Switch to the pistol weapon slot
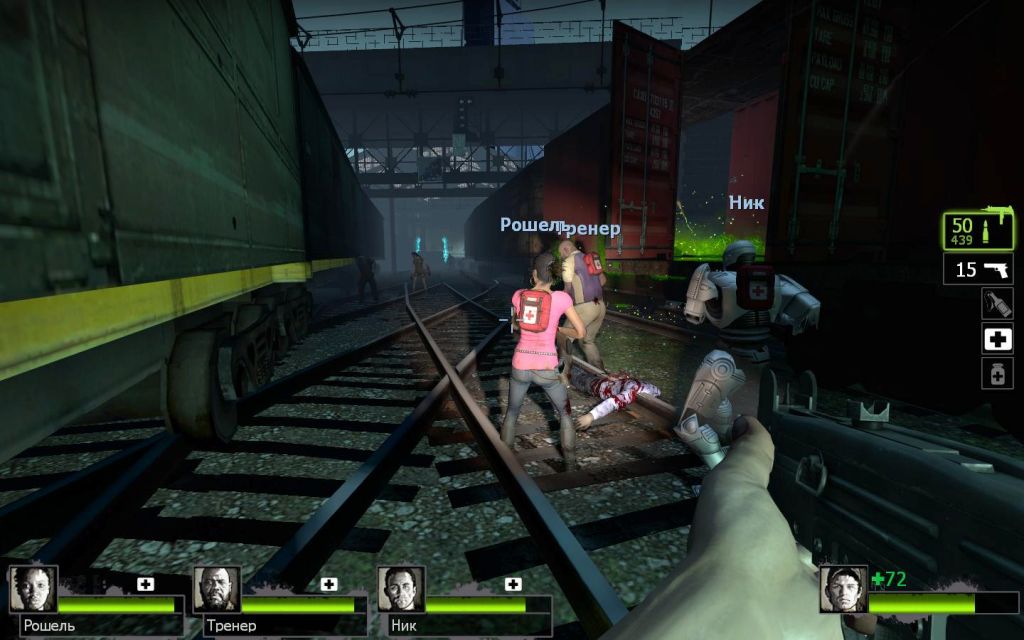Viewport: 1024px width, 640px height. click(x=979, y=269)
